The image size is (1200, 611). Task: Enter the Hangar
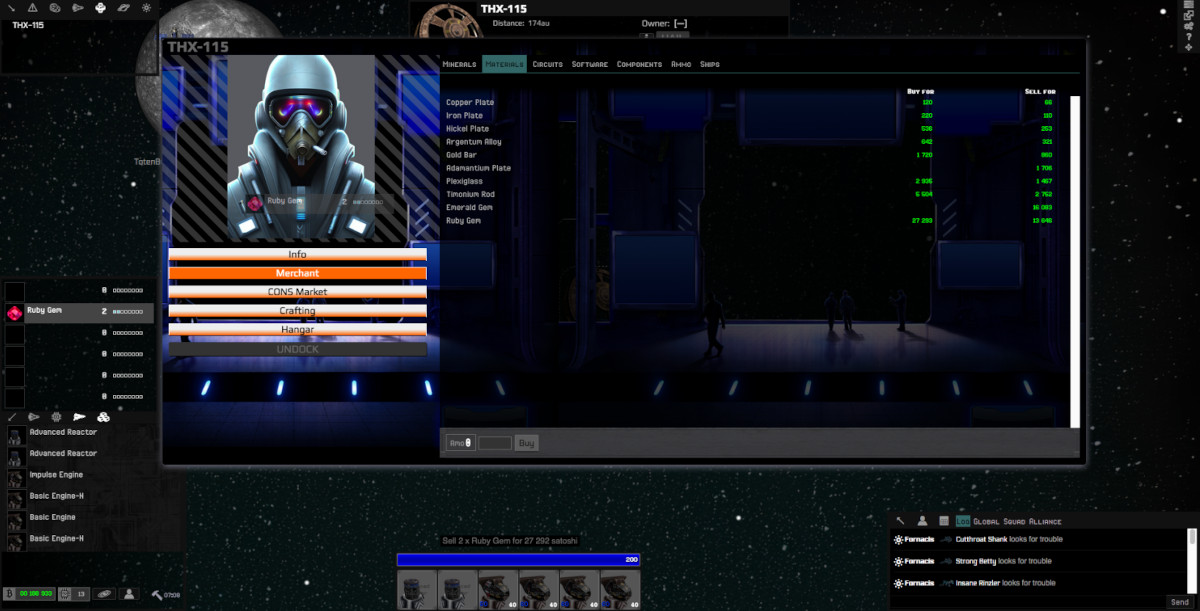tap(297, 329)
